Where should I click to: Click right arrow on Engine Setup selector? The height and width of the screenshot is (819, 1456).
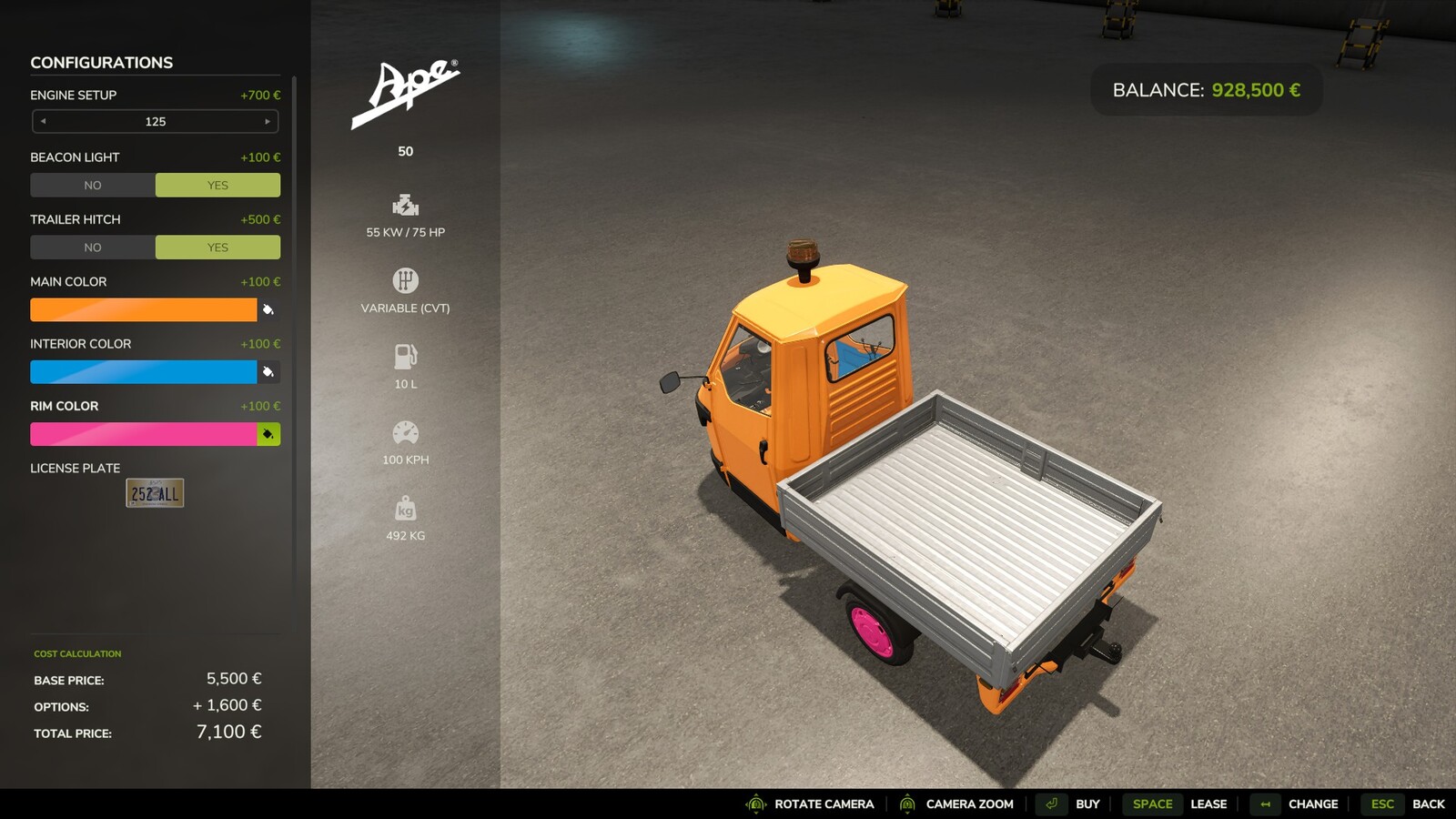(268, 121)
